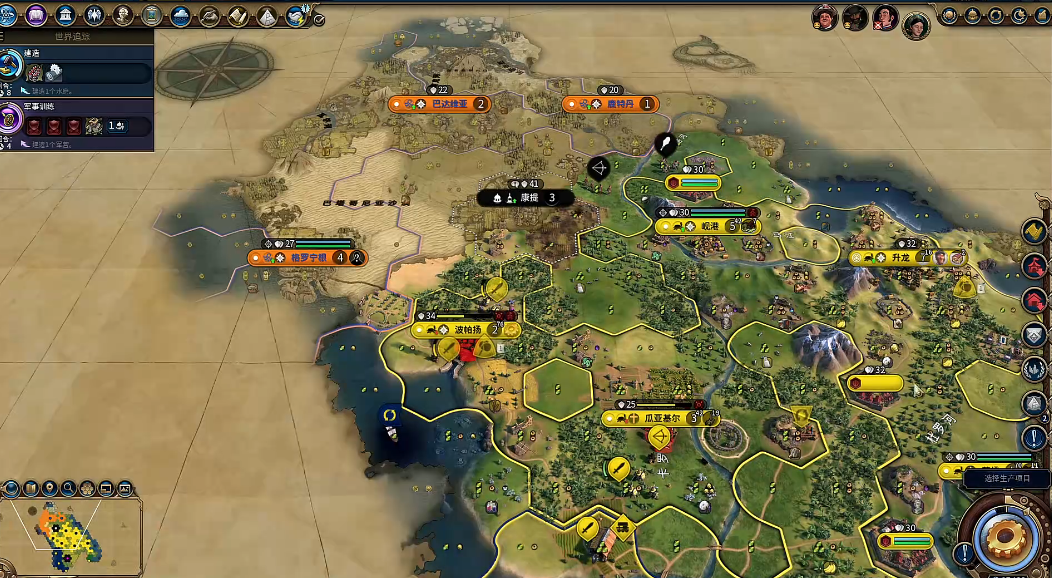Open the minimap search magnifier button
Viewport: 1052px width, 578px height.
pos(68,489)
